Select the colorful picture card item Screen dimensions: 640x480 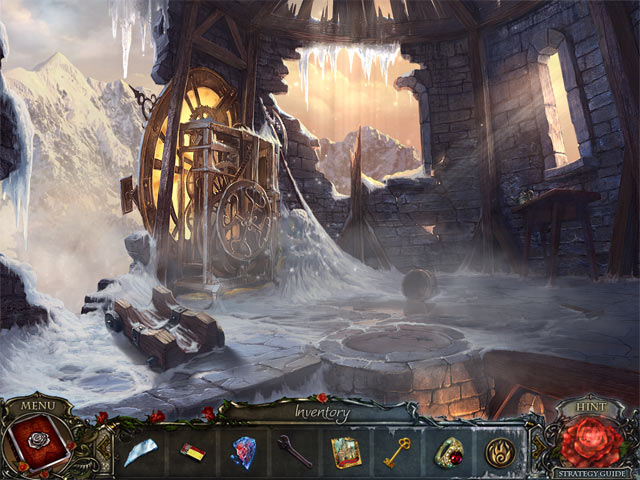click(347, 452)
